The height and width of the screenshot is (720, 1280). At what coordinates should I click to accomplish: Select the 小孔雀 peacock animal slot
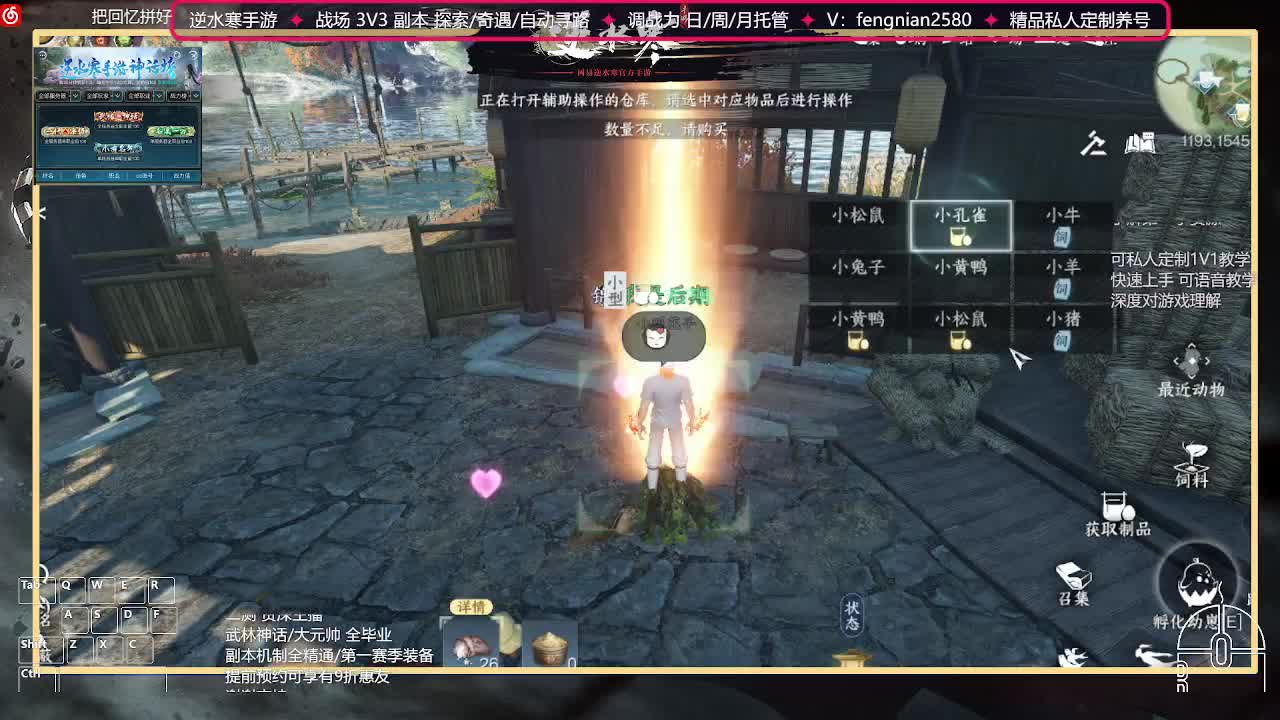click(960, 225)
